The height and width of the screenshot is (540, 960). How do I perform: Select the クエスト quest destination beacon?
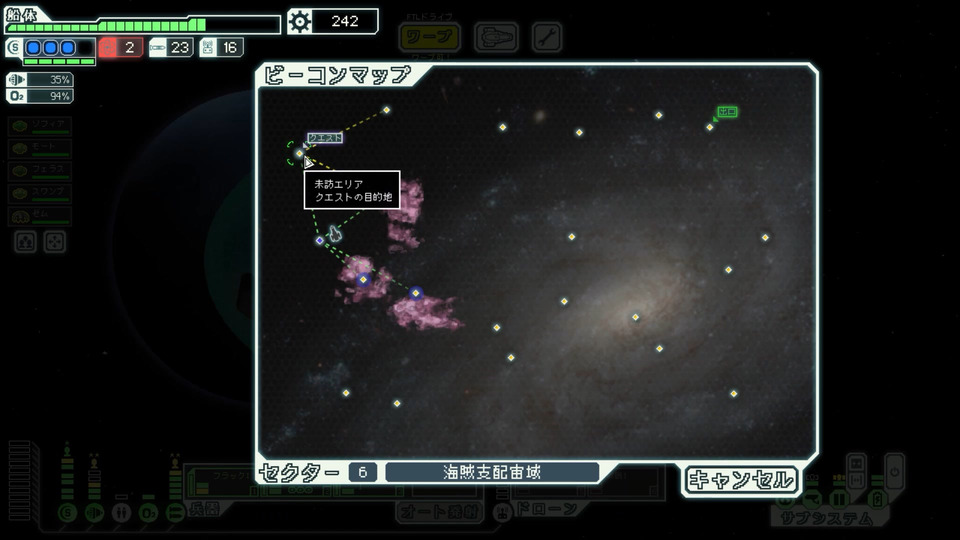(300, 153)
